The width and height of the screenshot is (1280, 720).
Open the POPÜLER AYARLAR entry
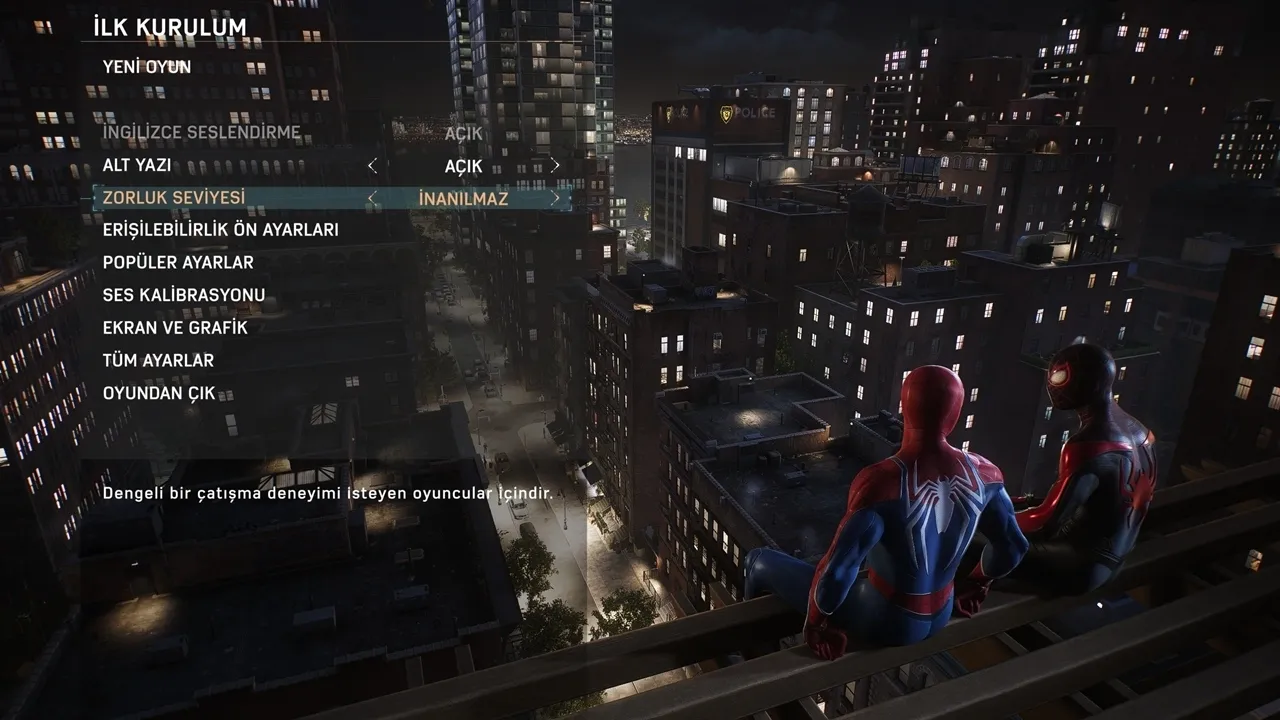coord(178,262)
